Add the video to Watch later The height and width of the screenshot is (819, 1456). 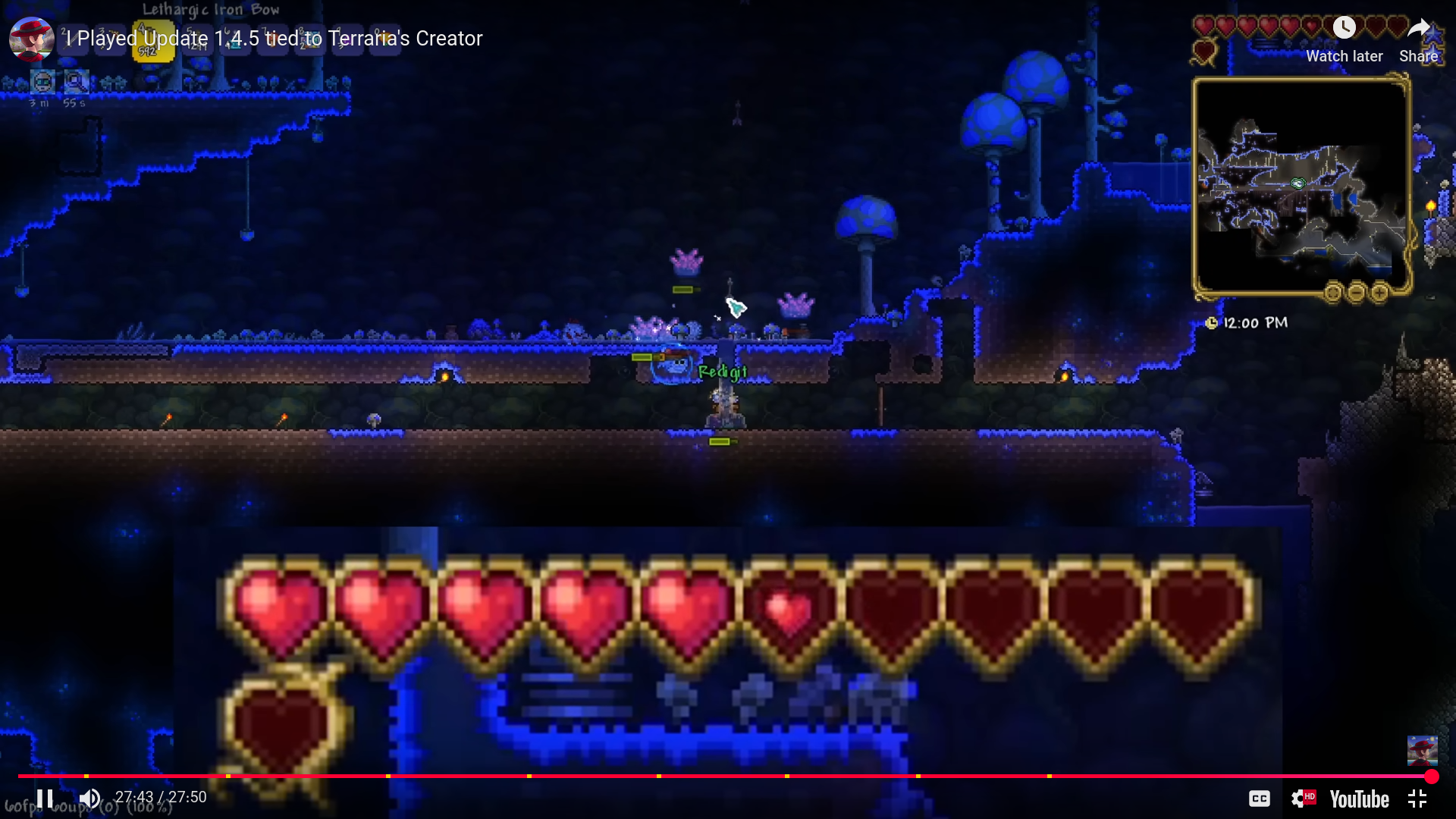point(1344,39)
